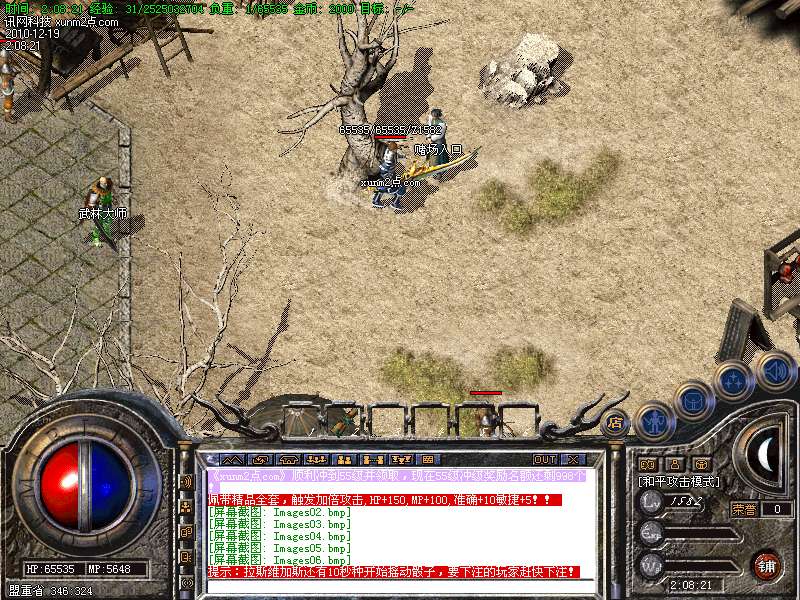The width and height of the screenshot is (800, 600).
Task: Toggle the broadcast shout channel beside chat
Action: (x=186, y=482)
